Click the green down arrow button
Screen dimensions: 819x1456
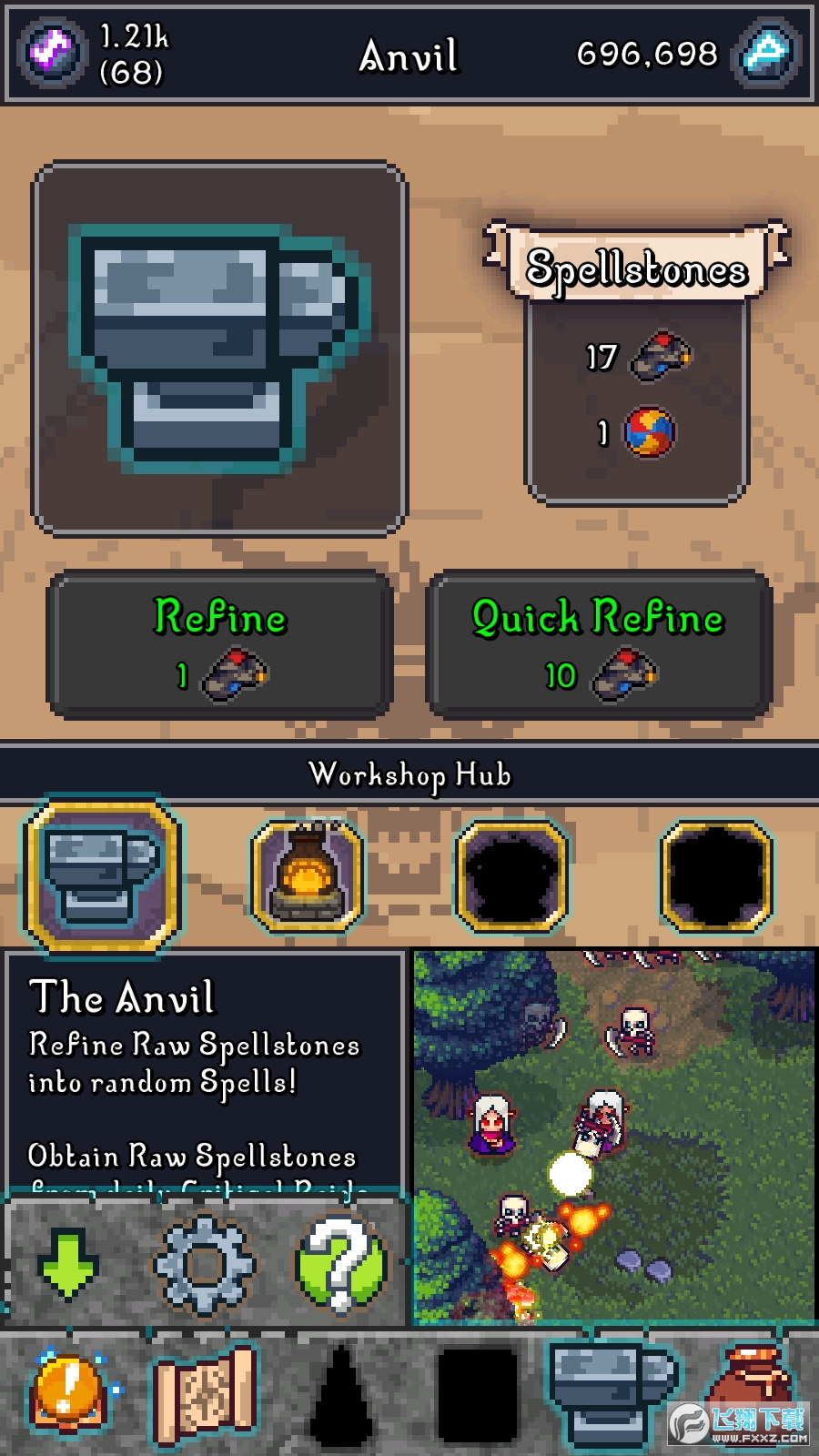[x=67, y=1262]
